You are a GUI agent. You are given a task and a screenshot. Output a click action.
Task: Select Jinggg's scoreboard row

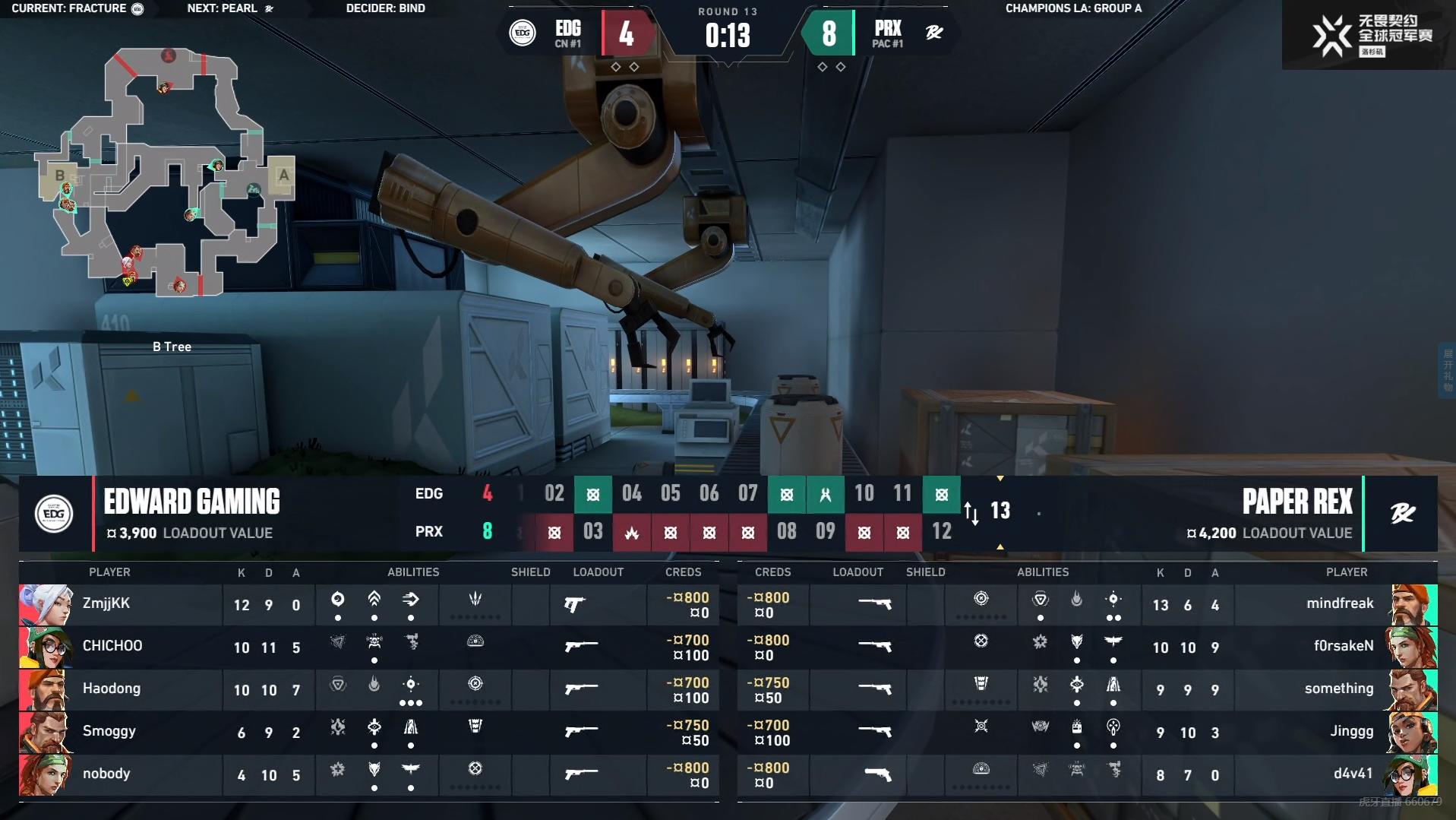point(1351,732)
